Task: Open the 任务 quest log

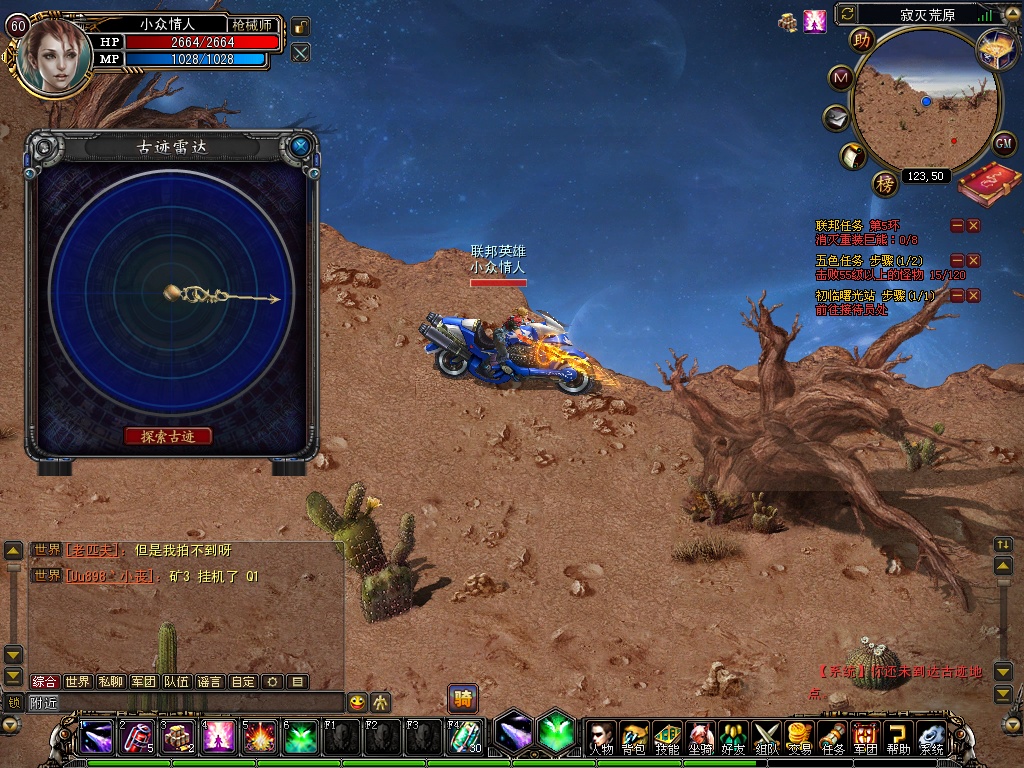Action: click(x=833, y=736)
